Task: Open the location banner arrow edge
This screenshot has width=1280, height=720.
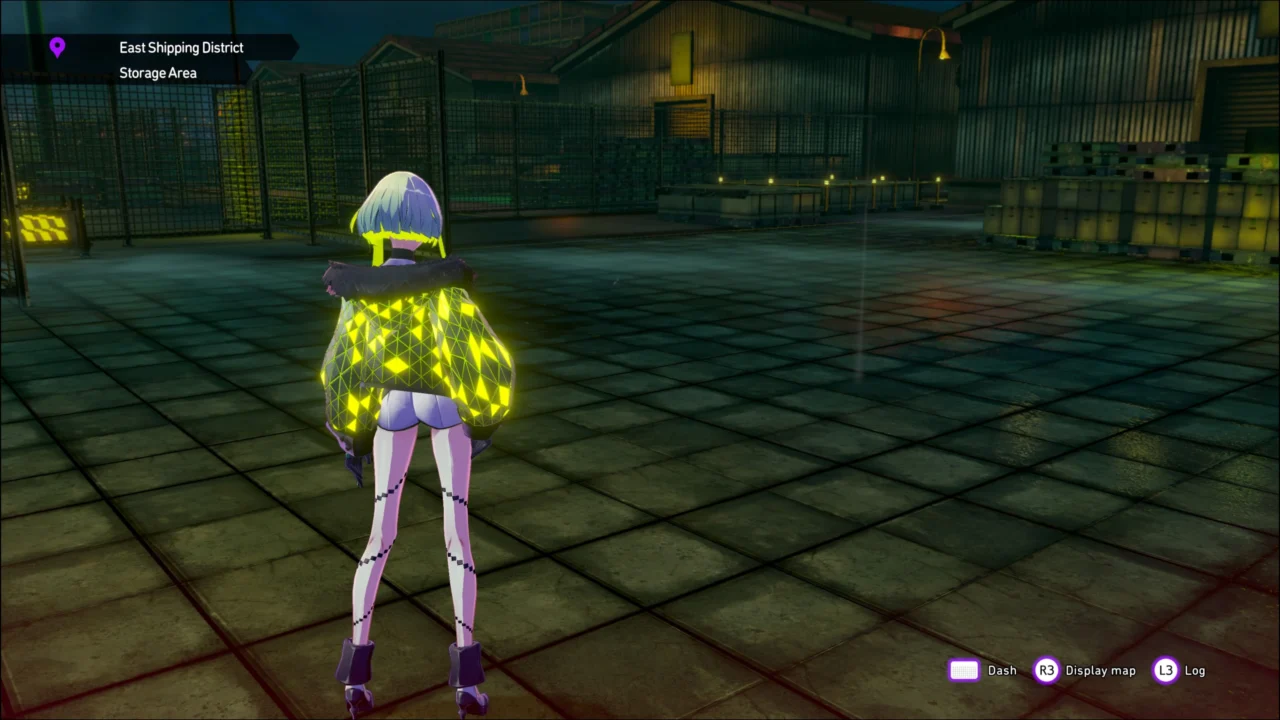Action: (293, 47)
